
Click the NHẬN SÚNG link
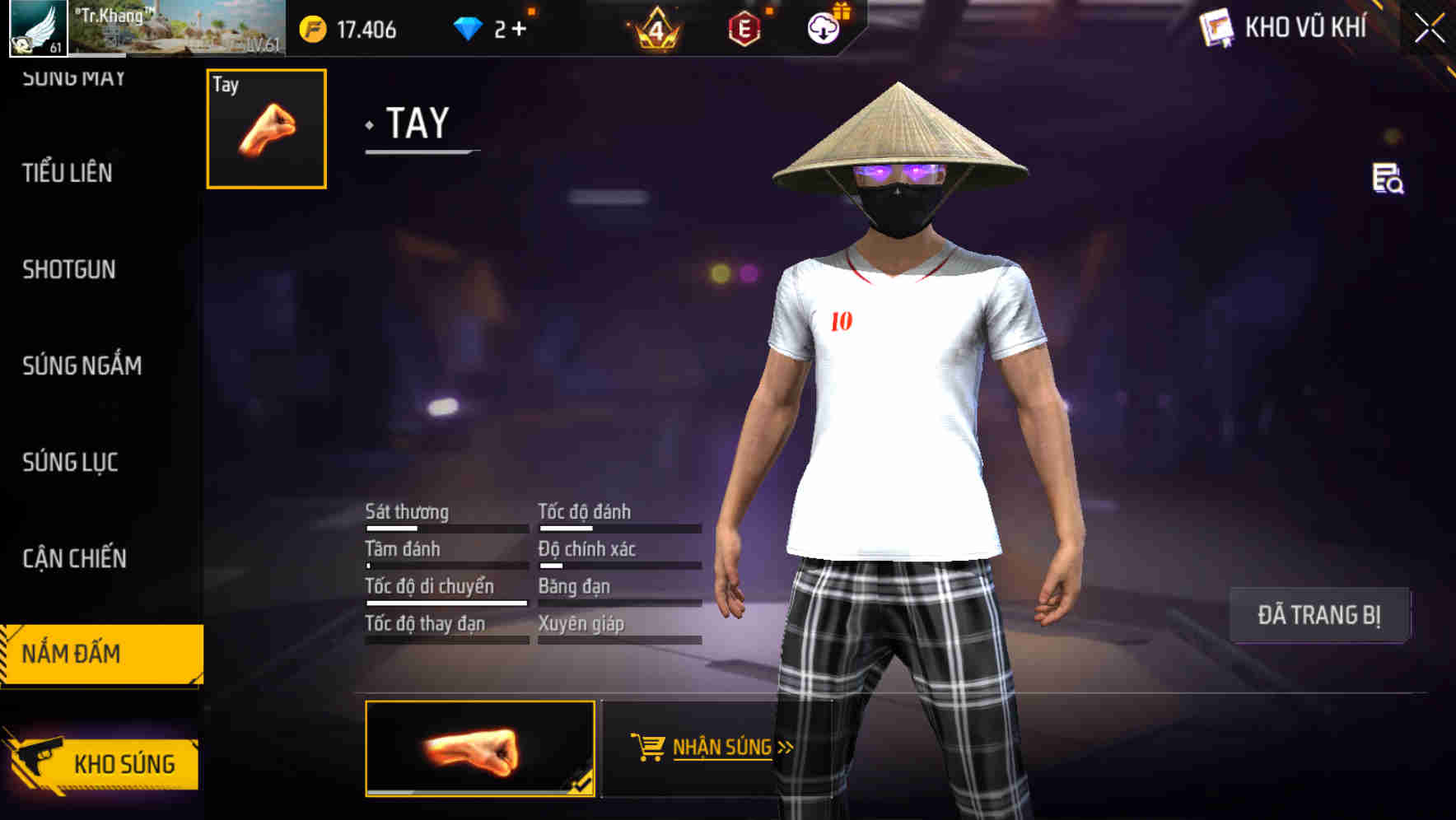point(721,748)
